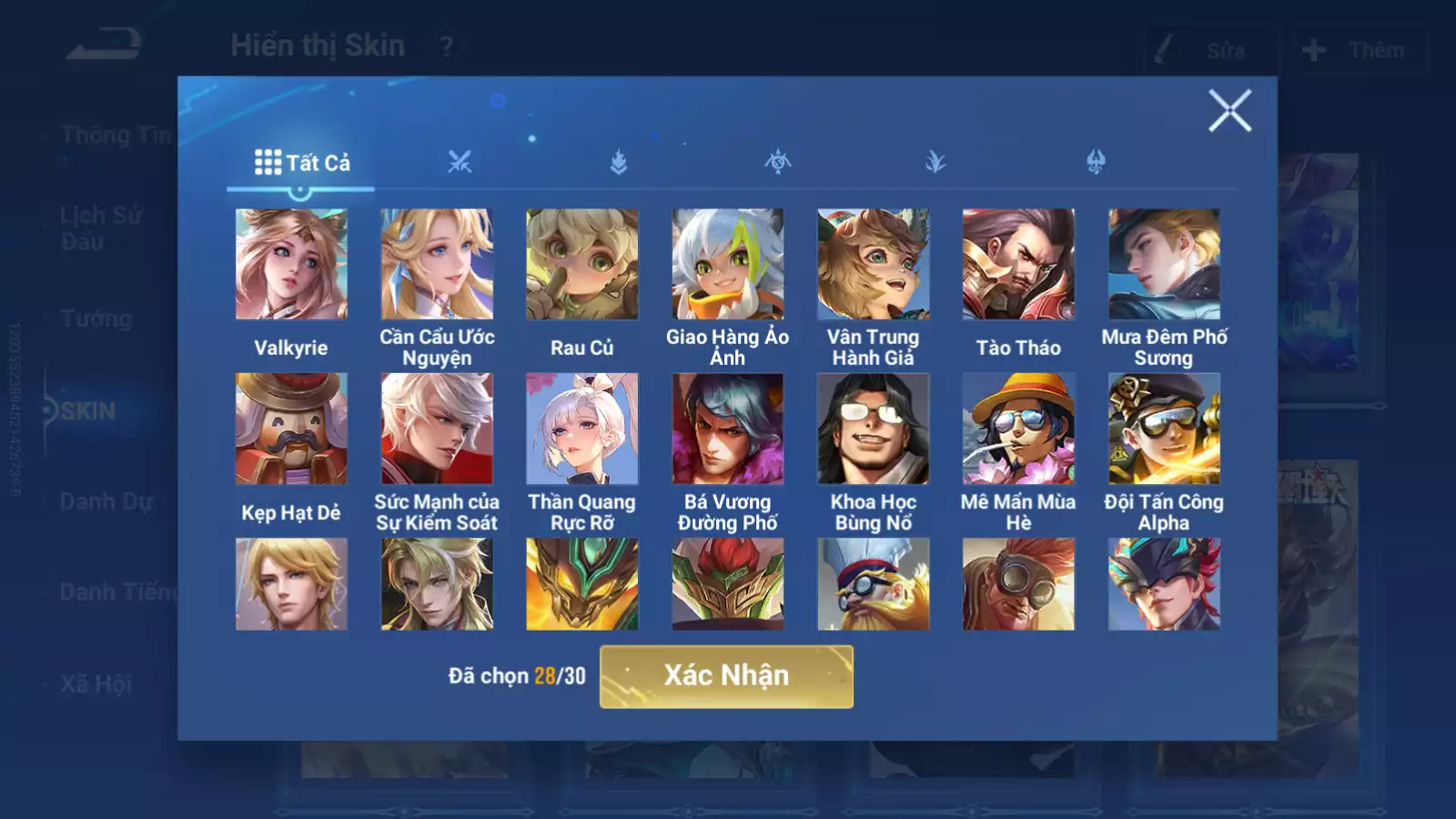The height and width of the screenshot is (819, 1456).
Task: Open the fourth class filter tab with leaf icon
Action: coord(935,163)
